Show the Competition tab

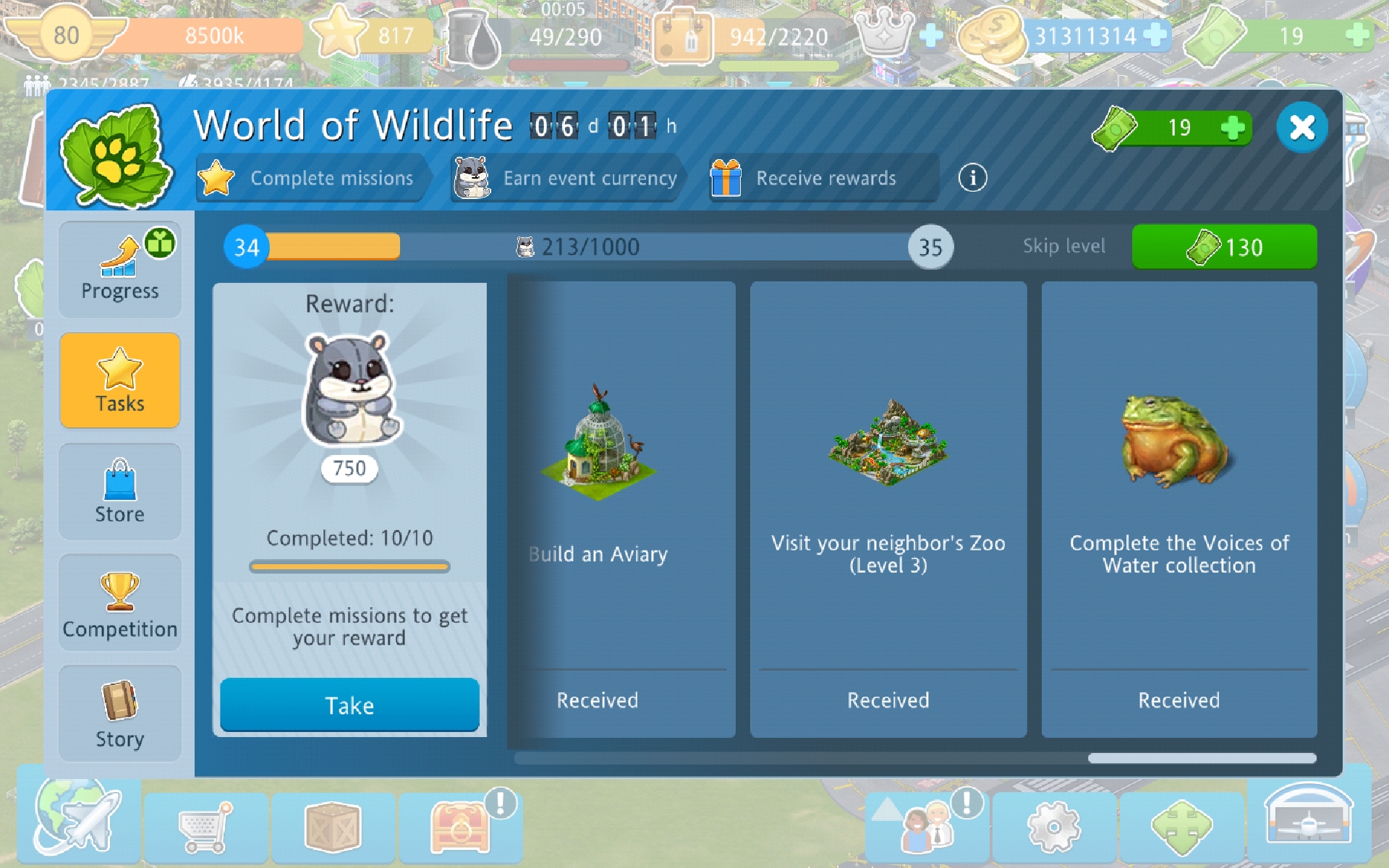[120, 603]
